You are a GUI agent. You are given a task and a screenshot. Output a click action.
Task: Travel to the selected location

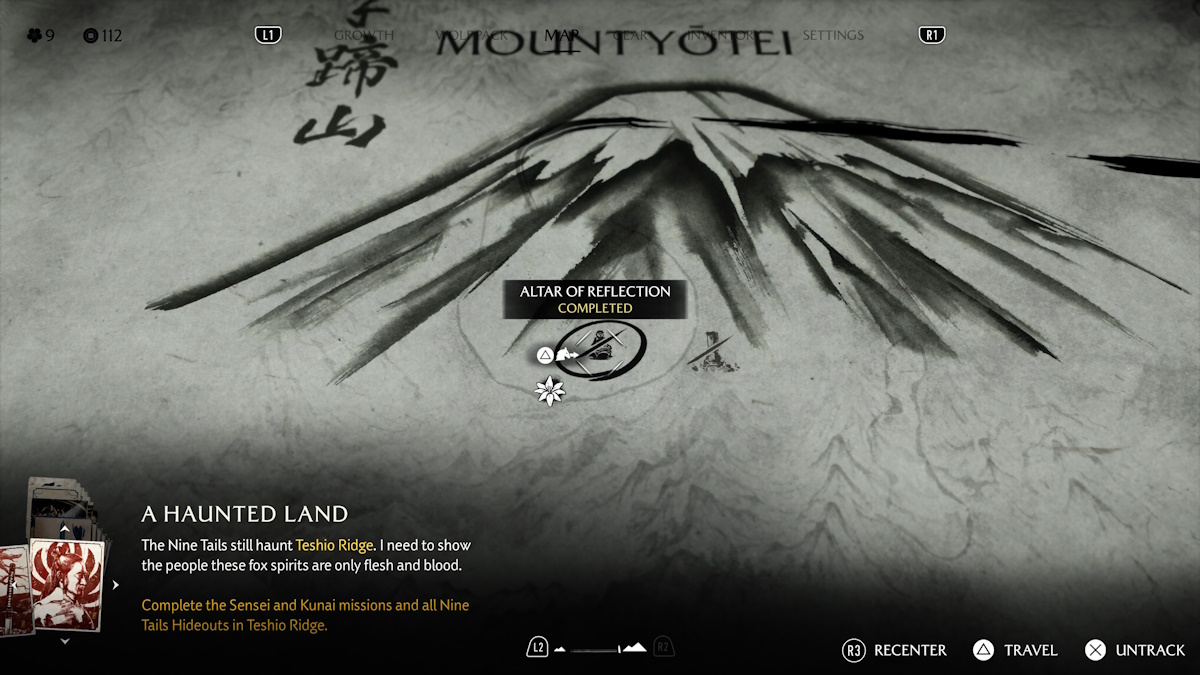click(x=1016, y=650)
